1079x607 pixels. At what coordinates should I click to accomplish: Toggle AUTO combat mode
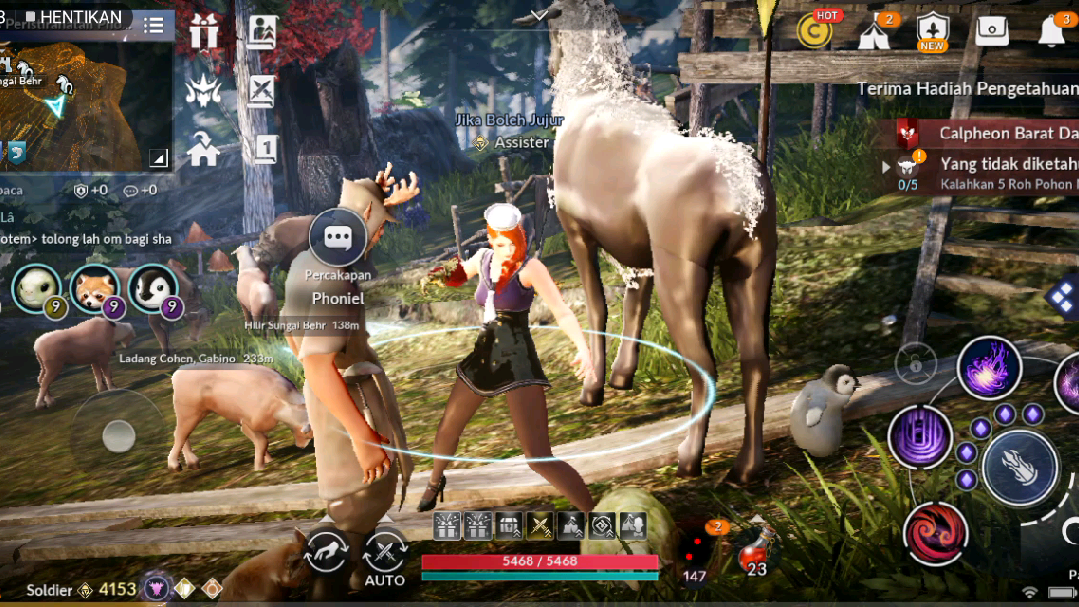[x=384, y=554]
